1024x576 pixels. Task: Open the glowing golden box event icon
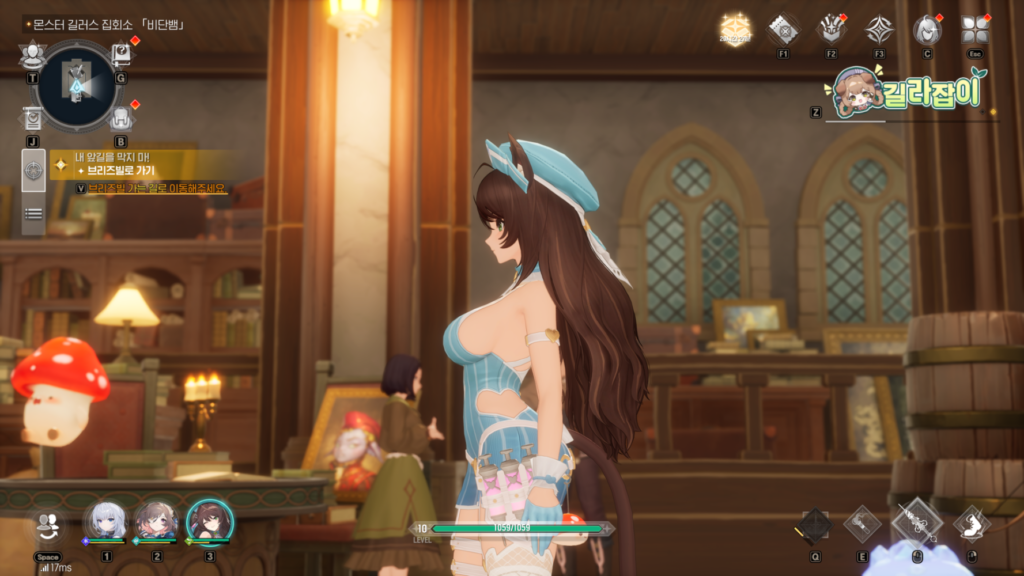click(735, 30)
